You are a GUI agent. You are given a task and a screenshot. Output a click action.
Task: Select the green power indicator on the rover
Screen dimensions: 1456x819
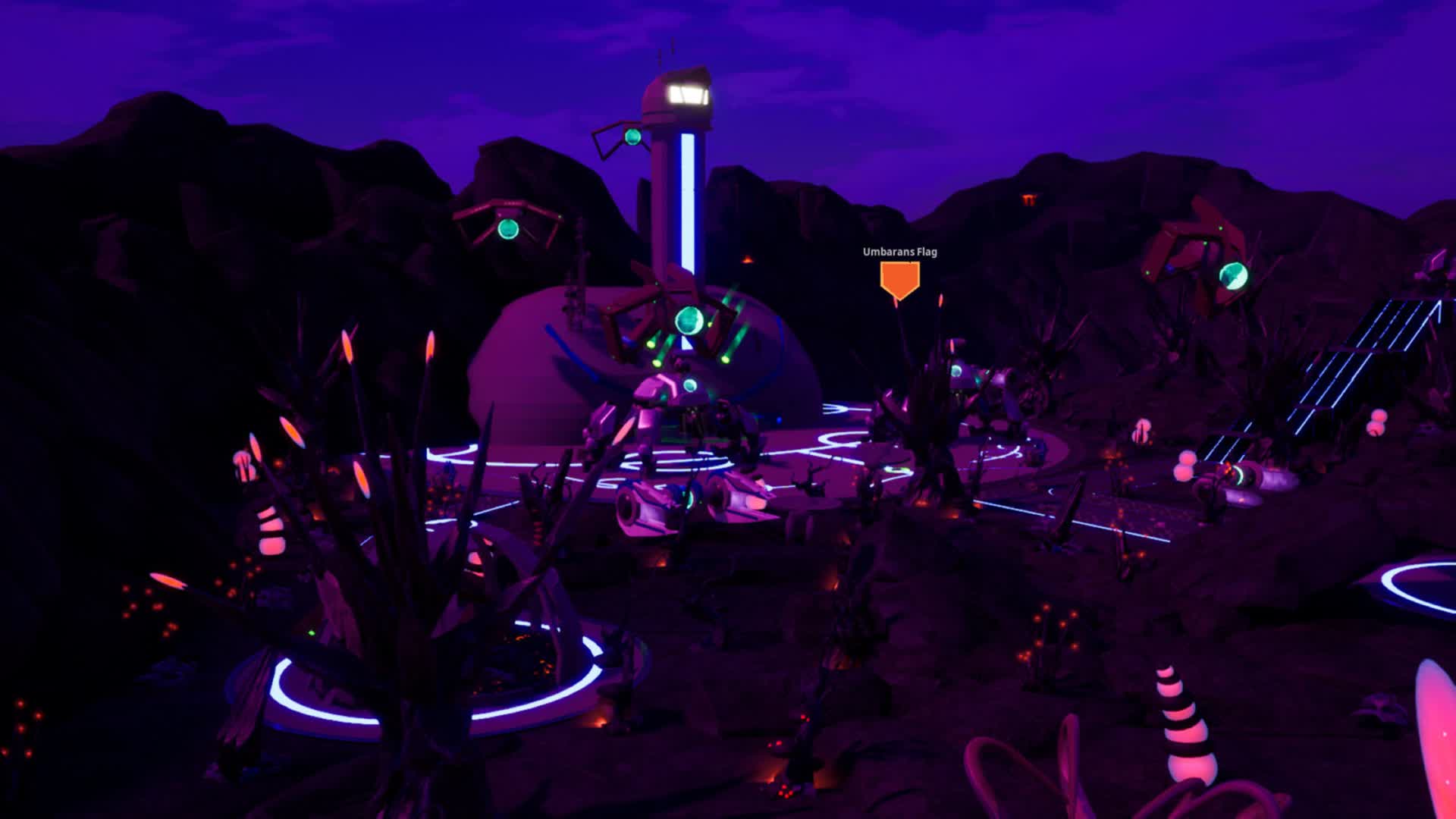[x=689, y=384]
